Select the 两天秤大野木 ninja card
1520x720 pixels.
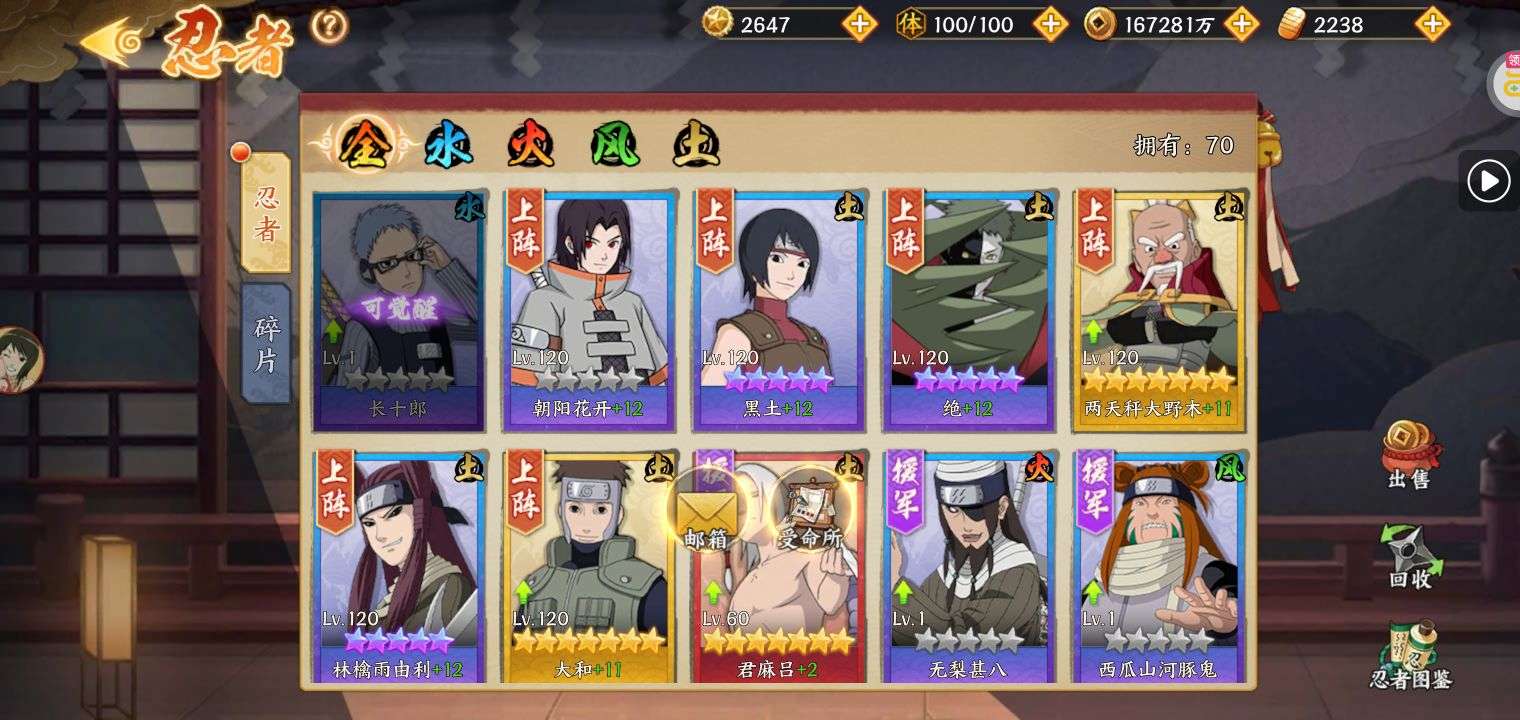coord(1159,310)
